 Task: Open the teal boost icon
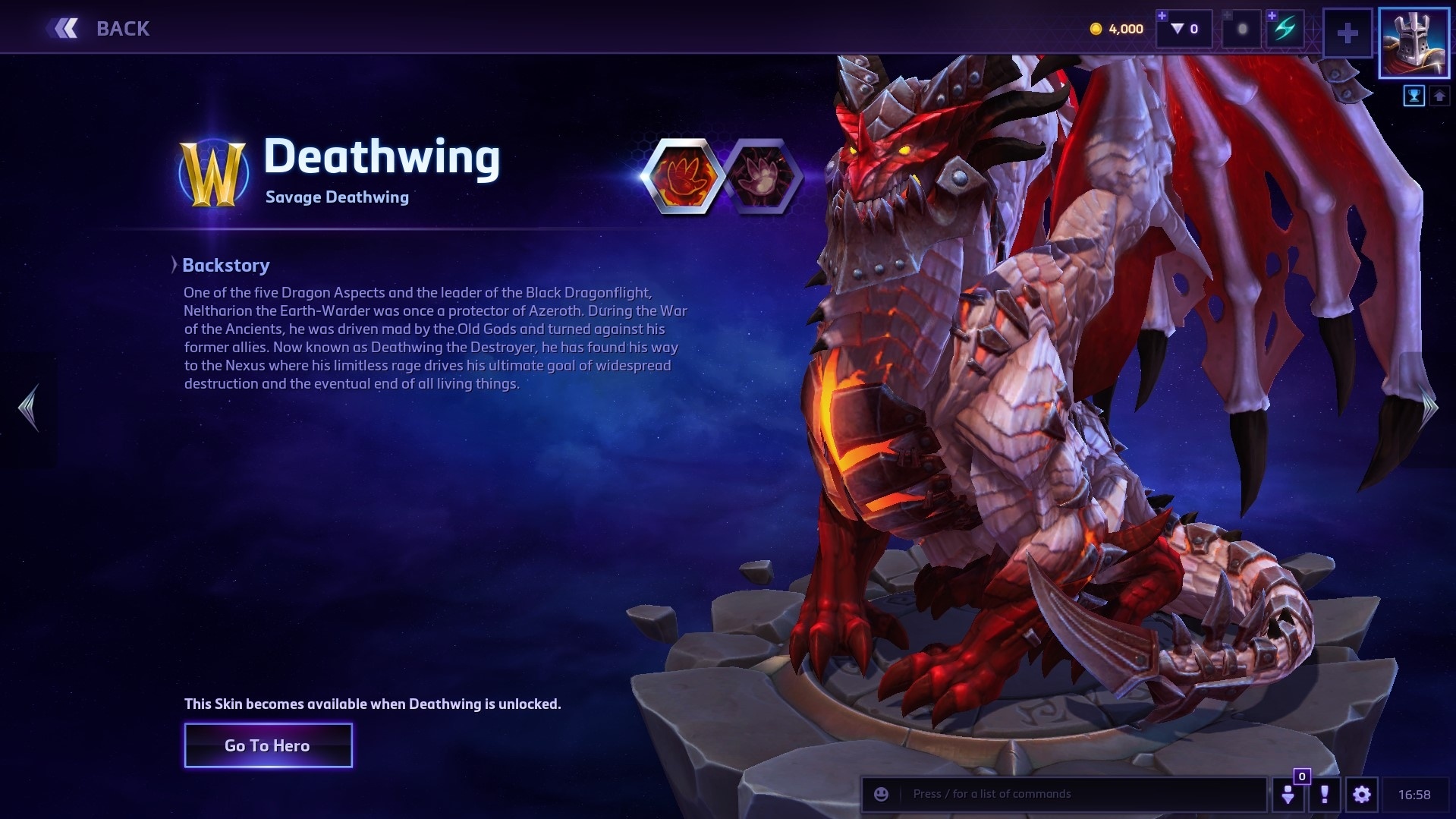point(1284,30)
